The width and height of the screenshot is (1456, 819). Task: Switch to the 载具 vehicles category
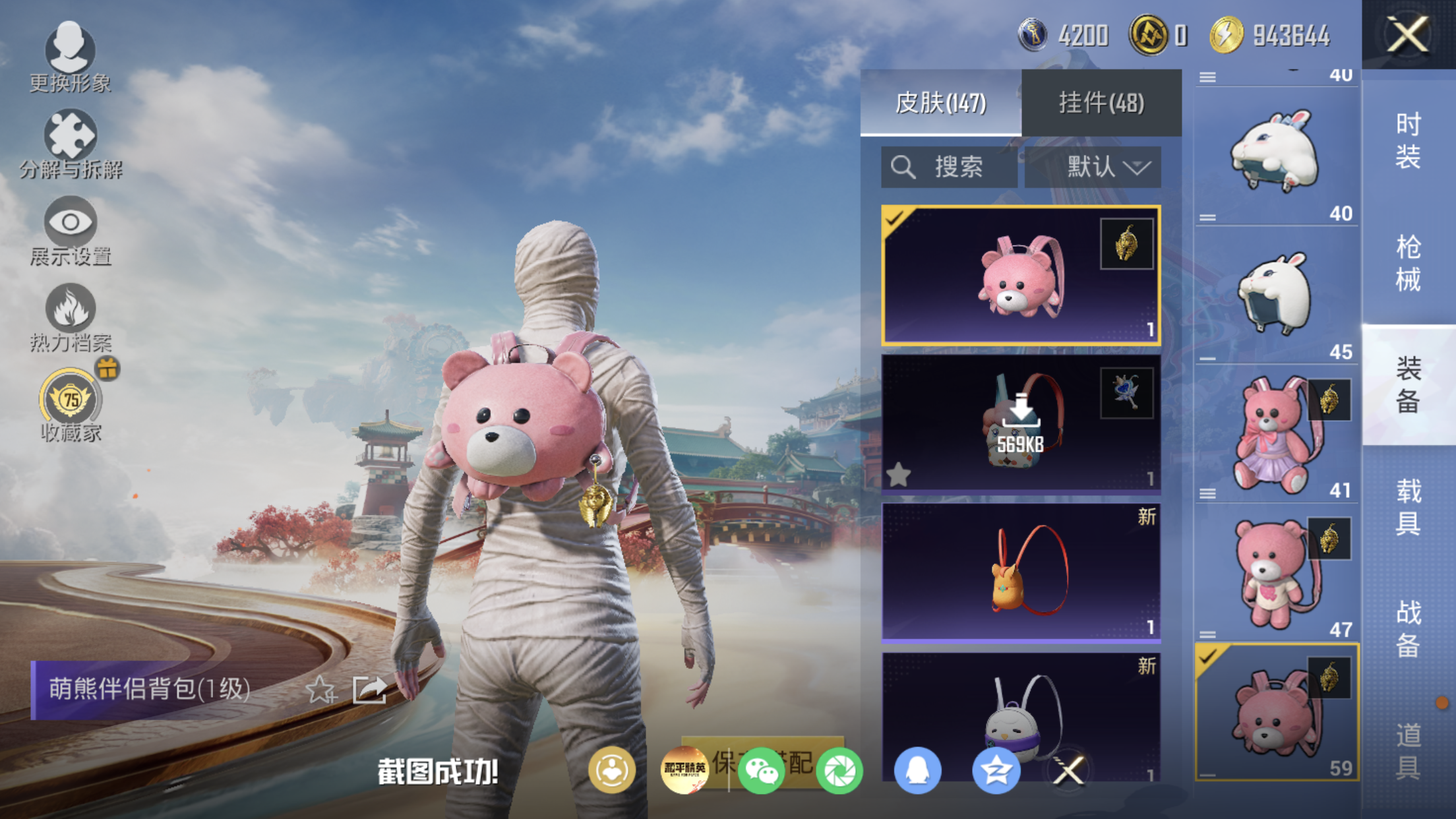[1408, 506]
